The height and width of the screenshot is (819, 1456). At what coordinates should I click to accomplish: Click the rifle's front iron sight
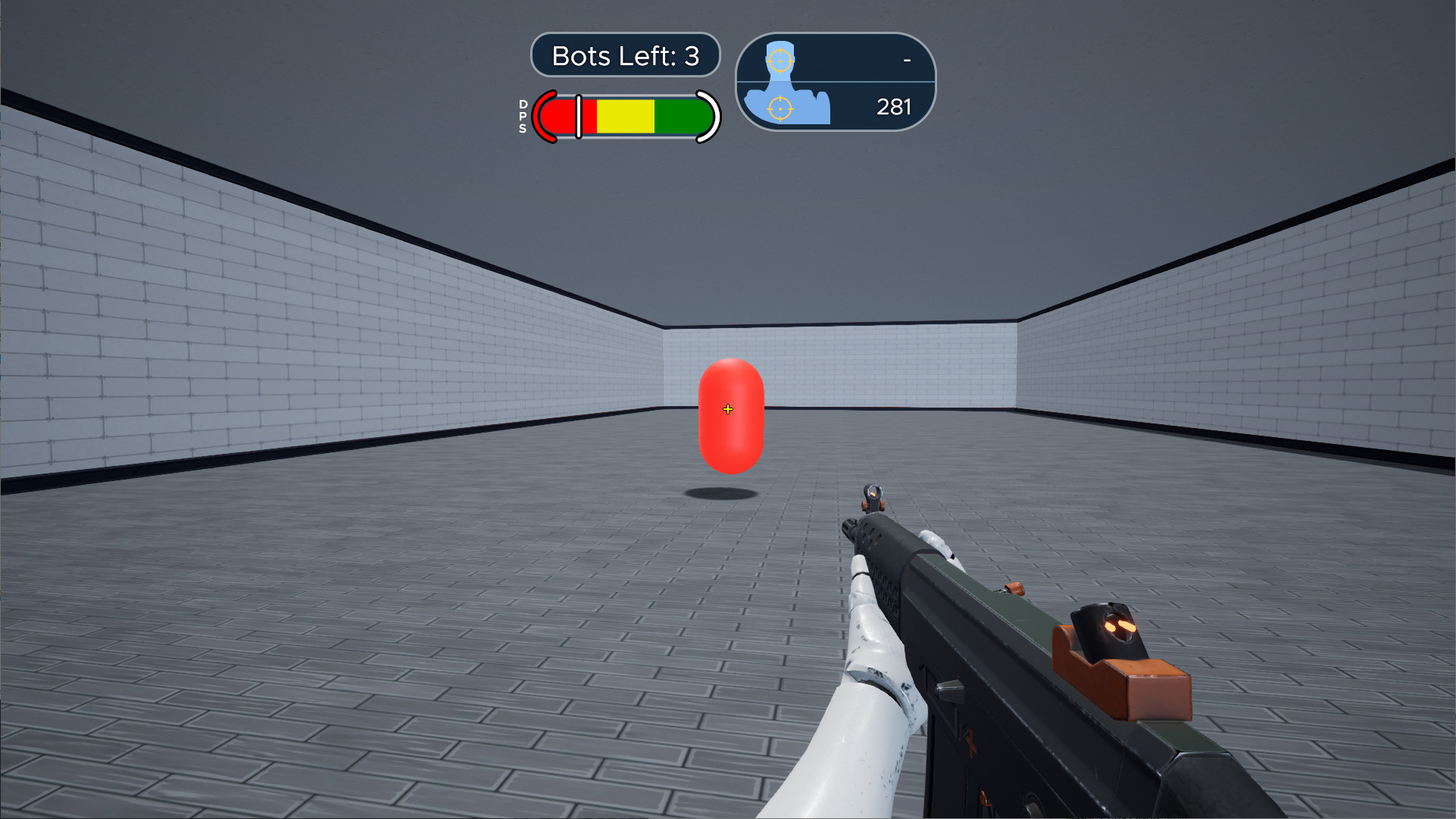873,494
